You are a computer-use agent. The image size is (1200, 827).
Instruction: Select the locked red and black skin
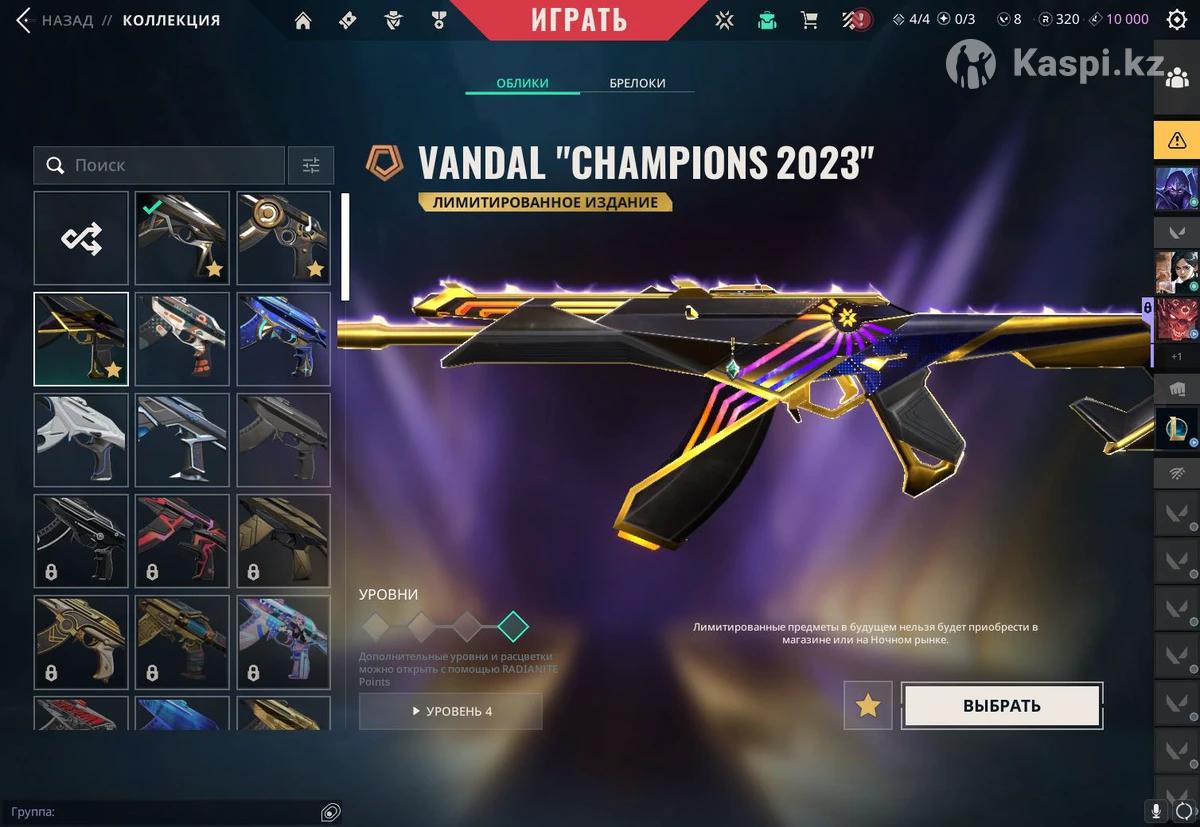coord(183,541)
